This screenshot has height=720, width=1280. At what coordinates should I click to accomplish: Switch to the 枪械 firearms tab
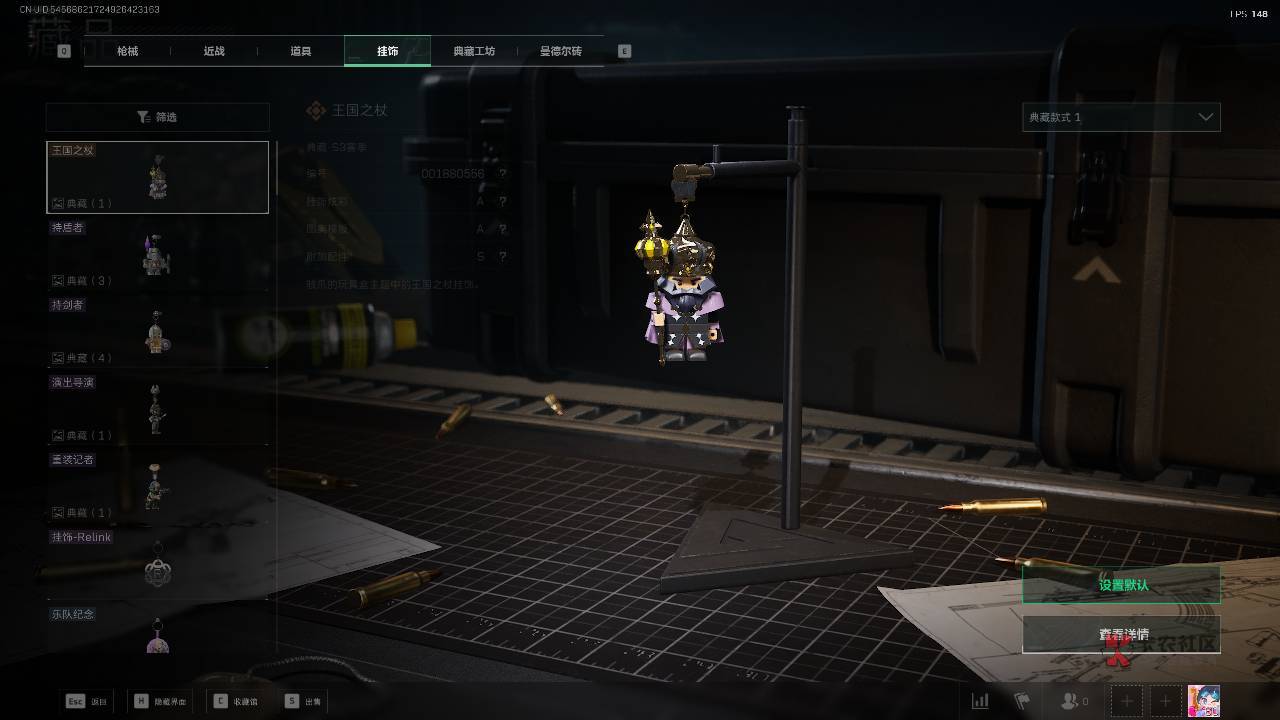click(127, 51)
